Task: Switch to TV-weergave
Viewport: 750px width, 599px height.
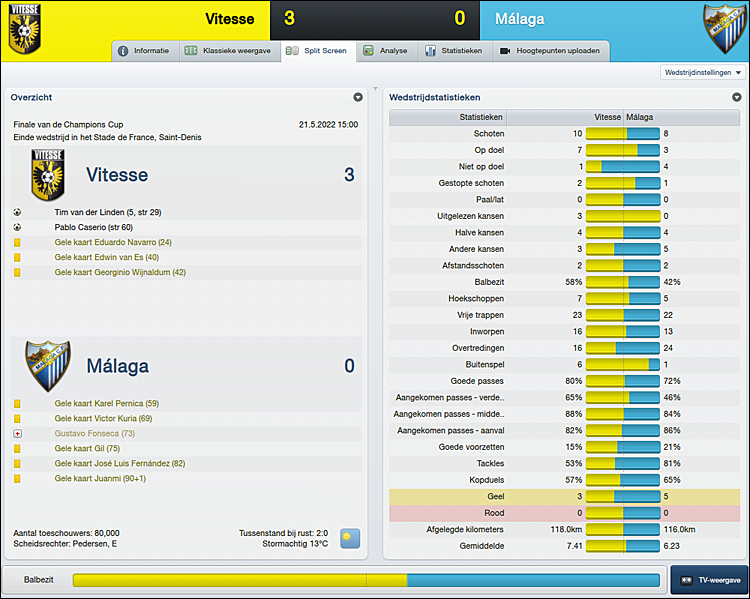Action: [x=709, y=580]
